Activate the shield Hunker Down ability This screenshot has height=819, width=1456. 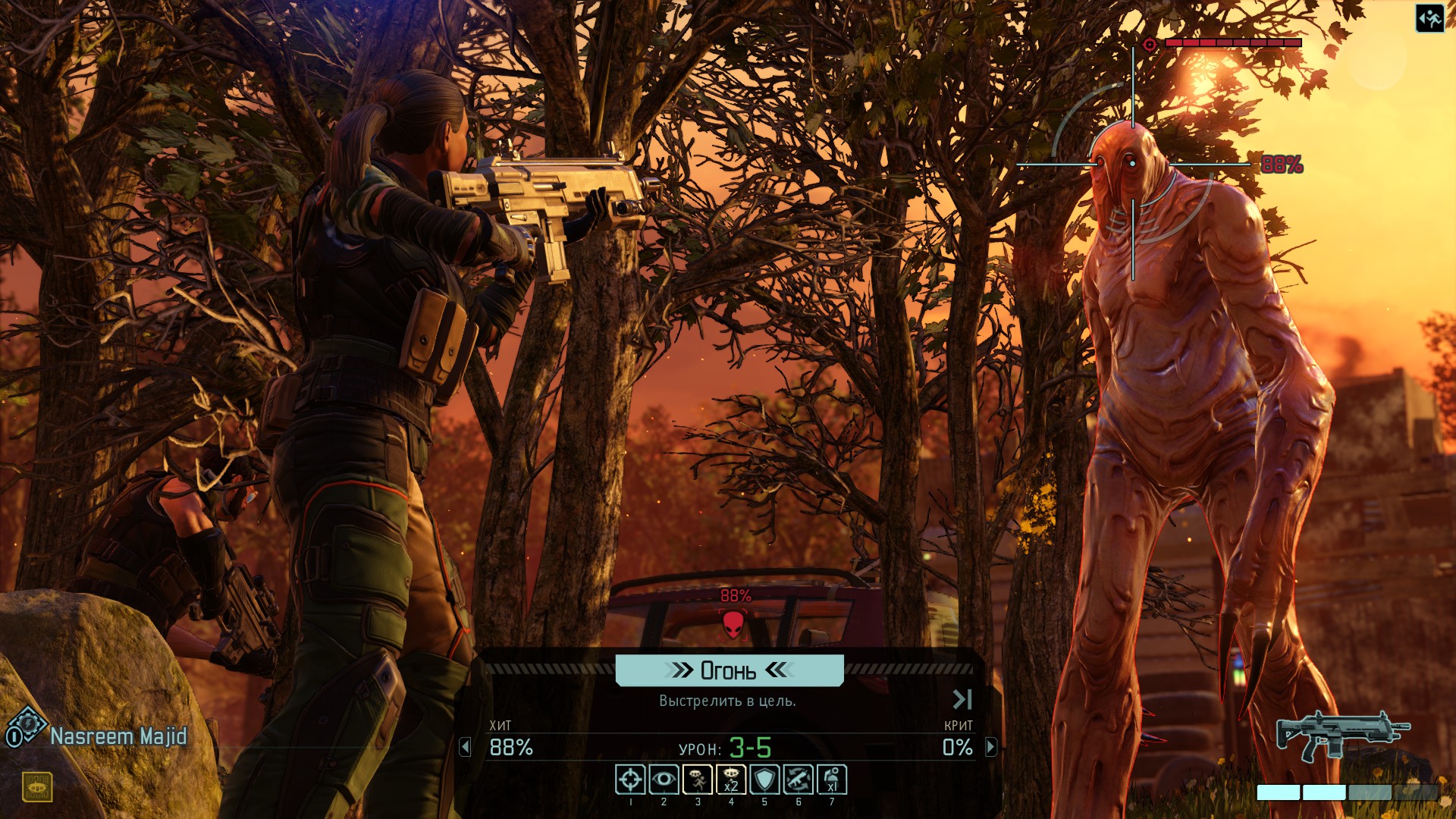click(764, 780)
